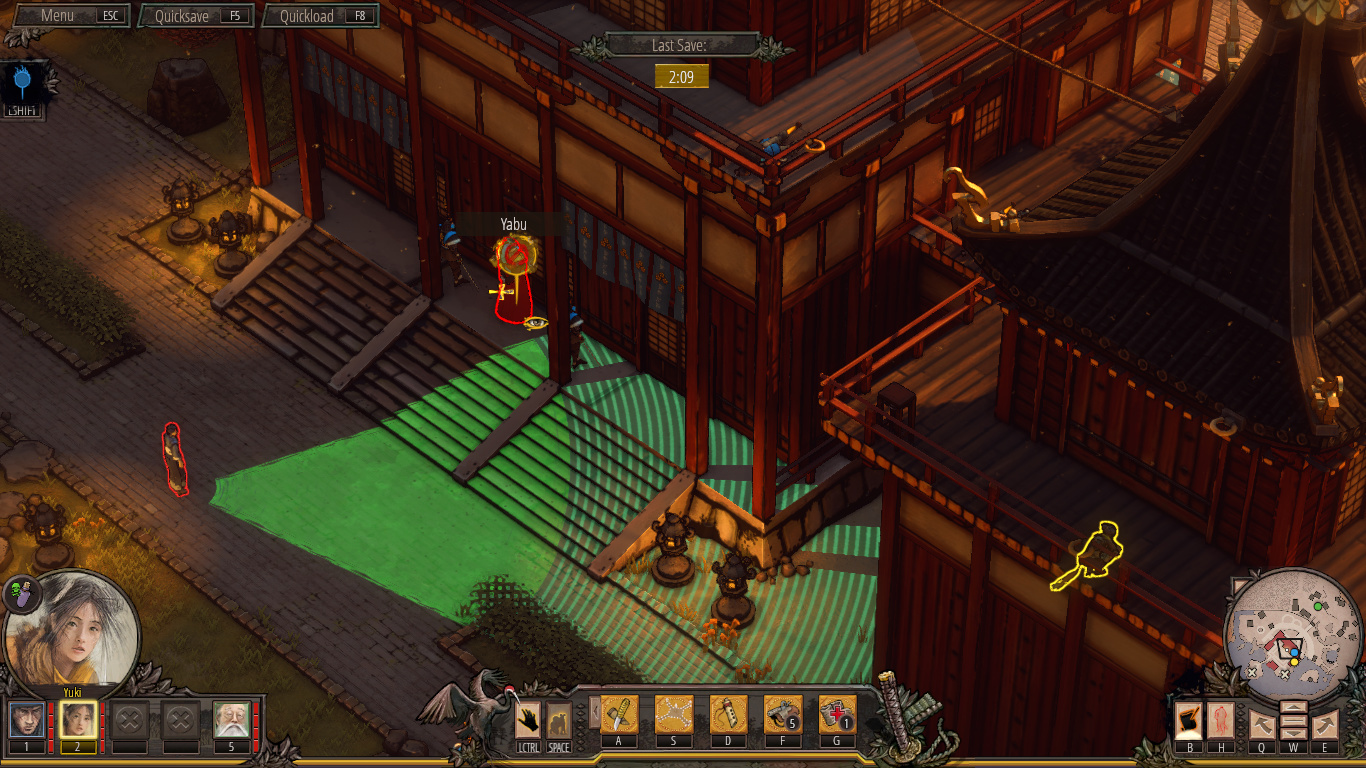Use the medkit item
This screenshot has height=768, width=1366.
838,715
